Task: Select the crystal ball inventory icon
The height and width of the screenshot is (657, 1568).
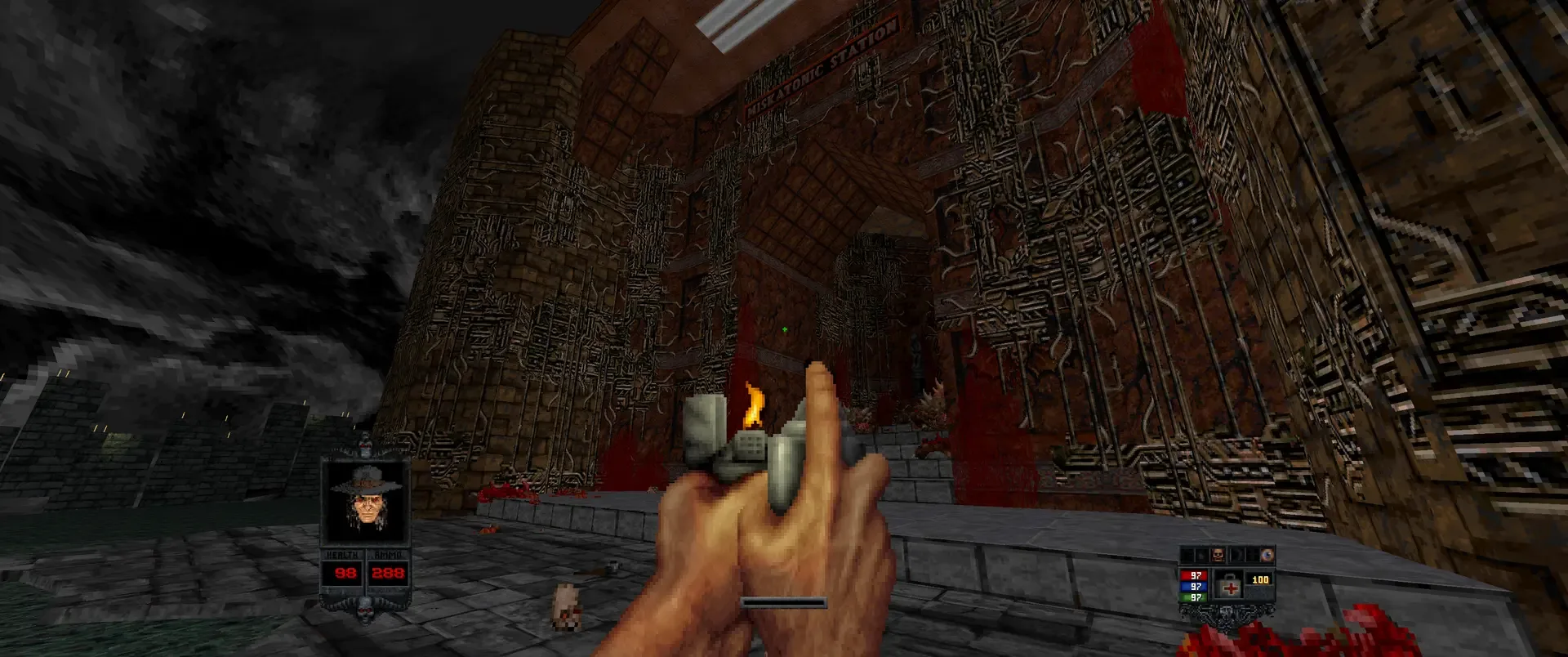Action: (1268, 555)
